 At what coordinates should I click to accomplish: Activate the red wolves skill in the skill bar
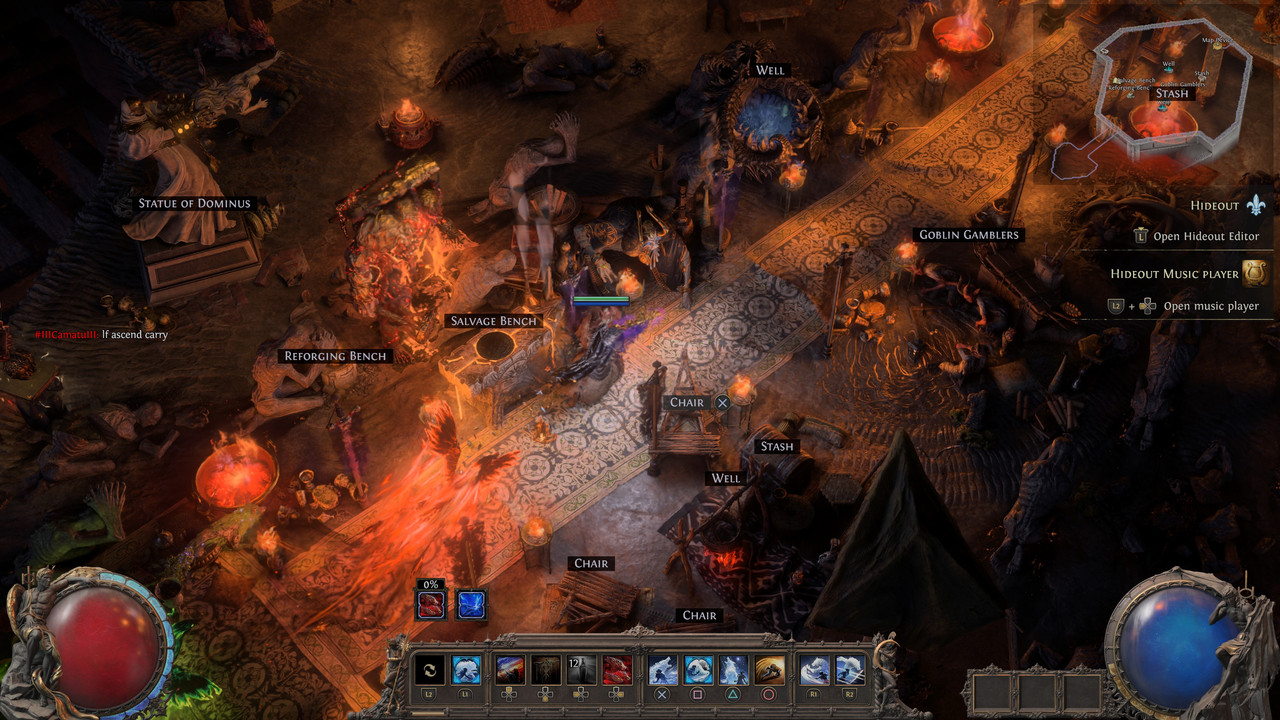point(616,670)
